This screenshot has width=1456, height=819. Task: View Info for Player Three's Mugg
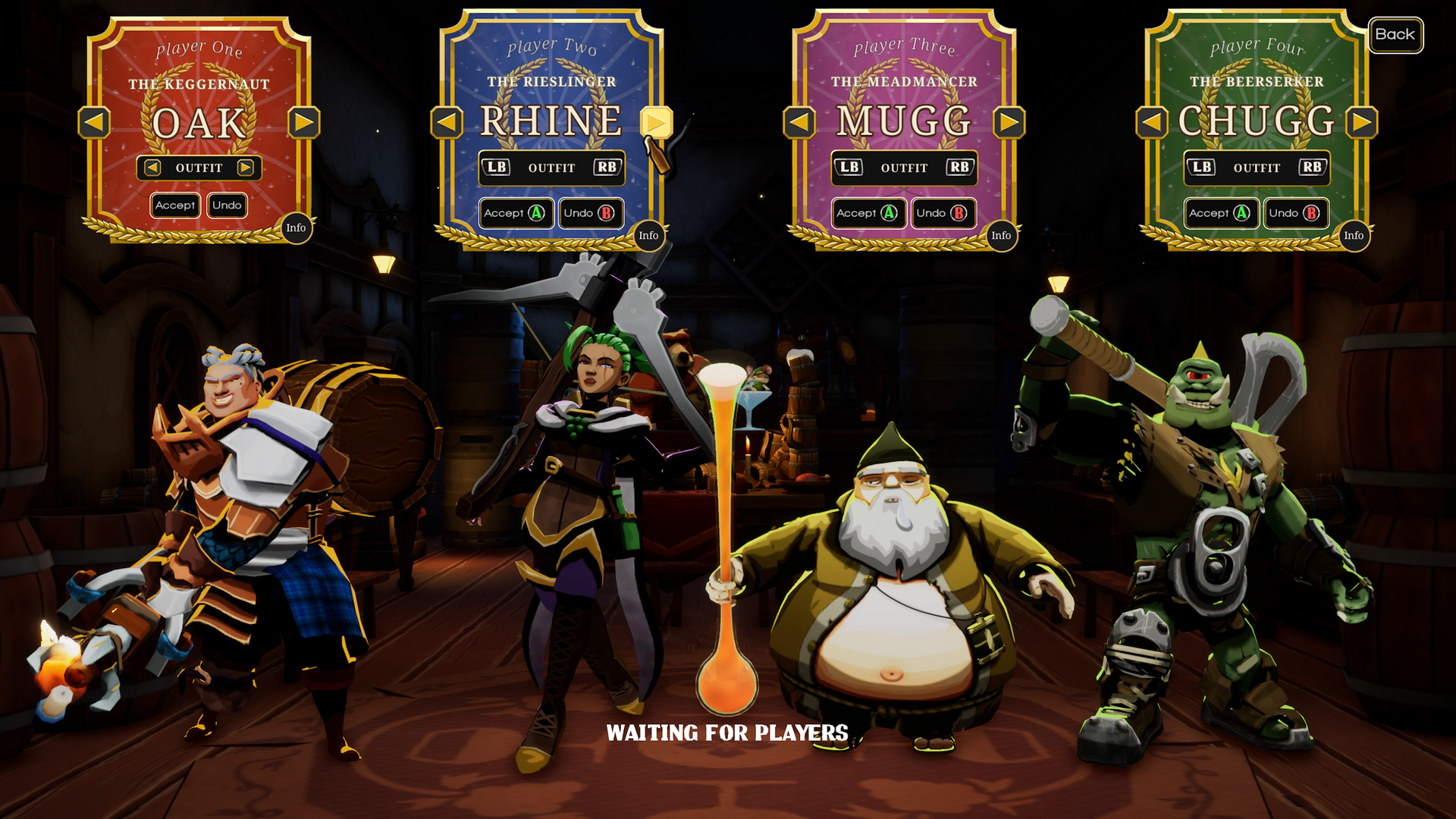click(1001, 236)
